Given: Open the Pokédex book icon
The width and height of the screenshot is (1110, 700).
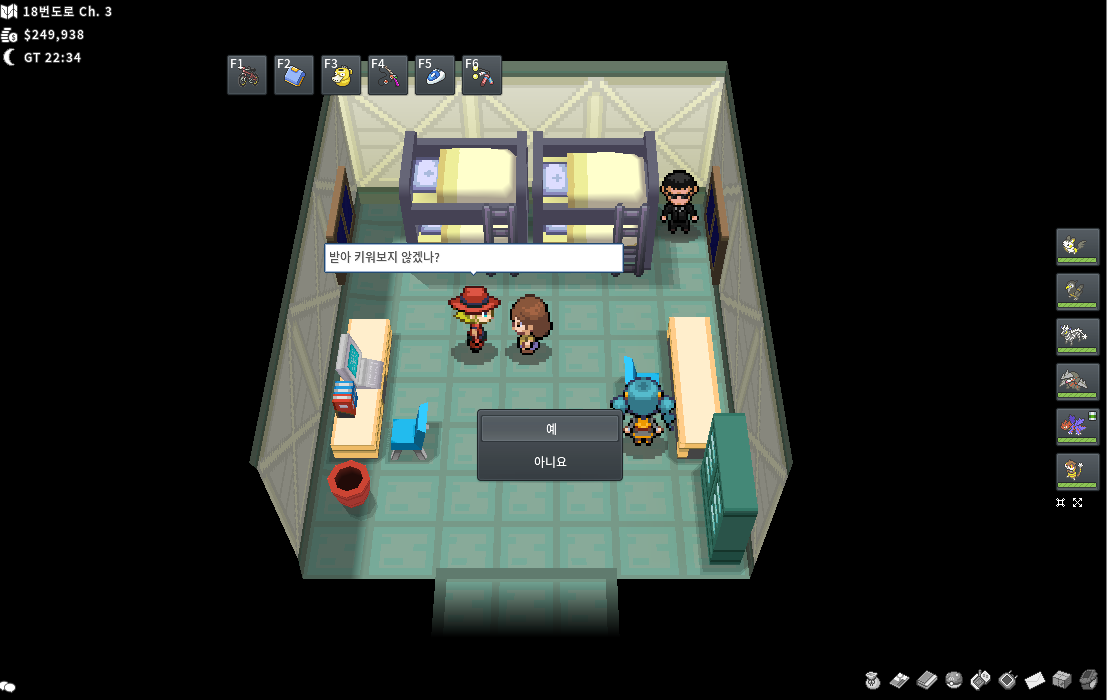Looking at the screenshot, I should pyautogui.click(x=927, y=680).
